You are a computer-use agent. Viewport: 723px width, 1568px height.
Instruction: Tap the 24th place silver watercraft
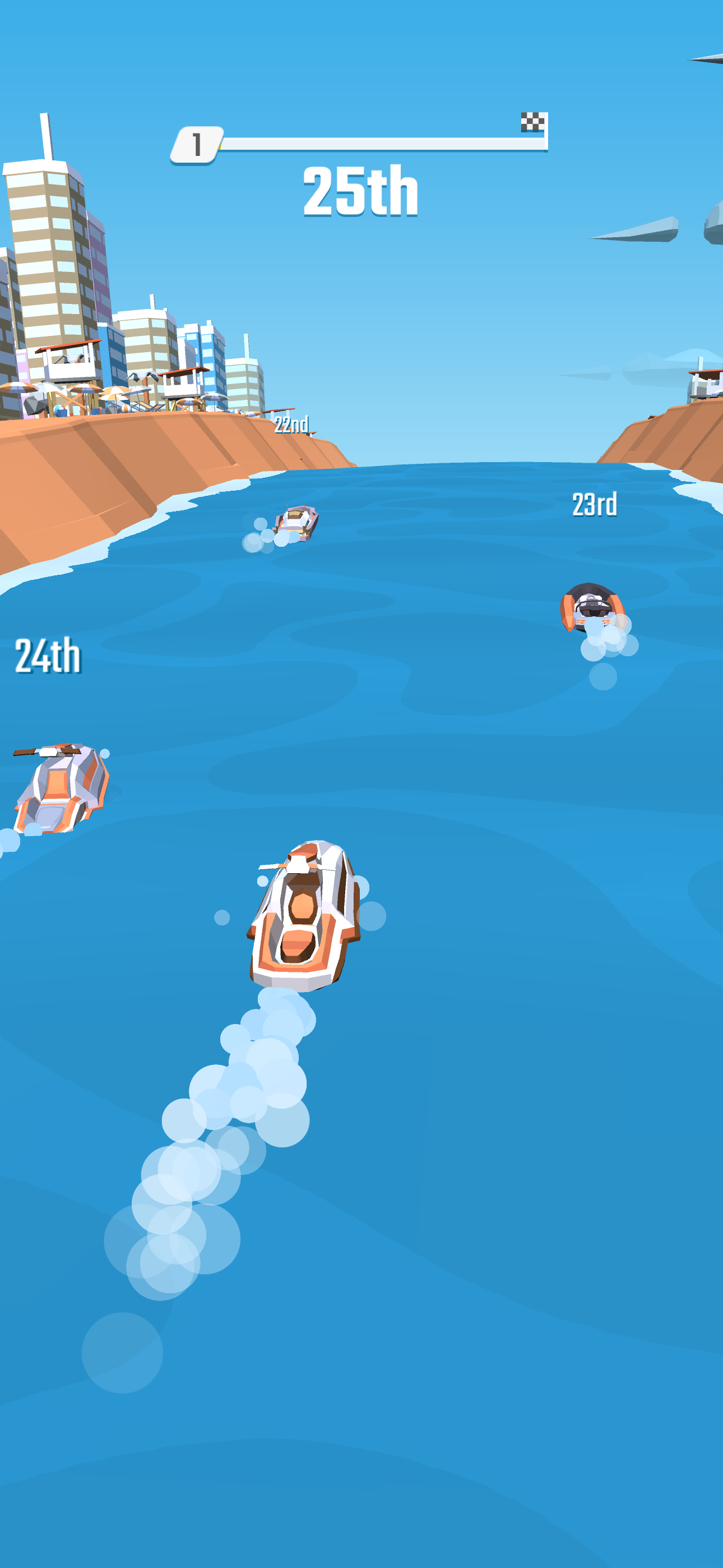pyautogui.click(x=58, y=791)
